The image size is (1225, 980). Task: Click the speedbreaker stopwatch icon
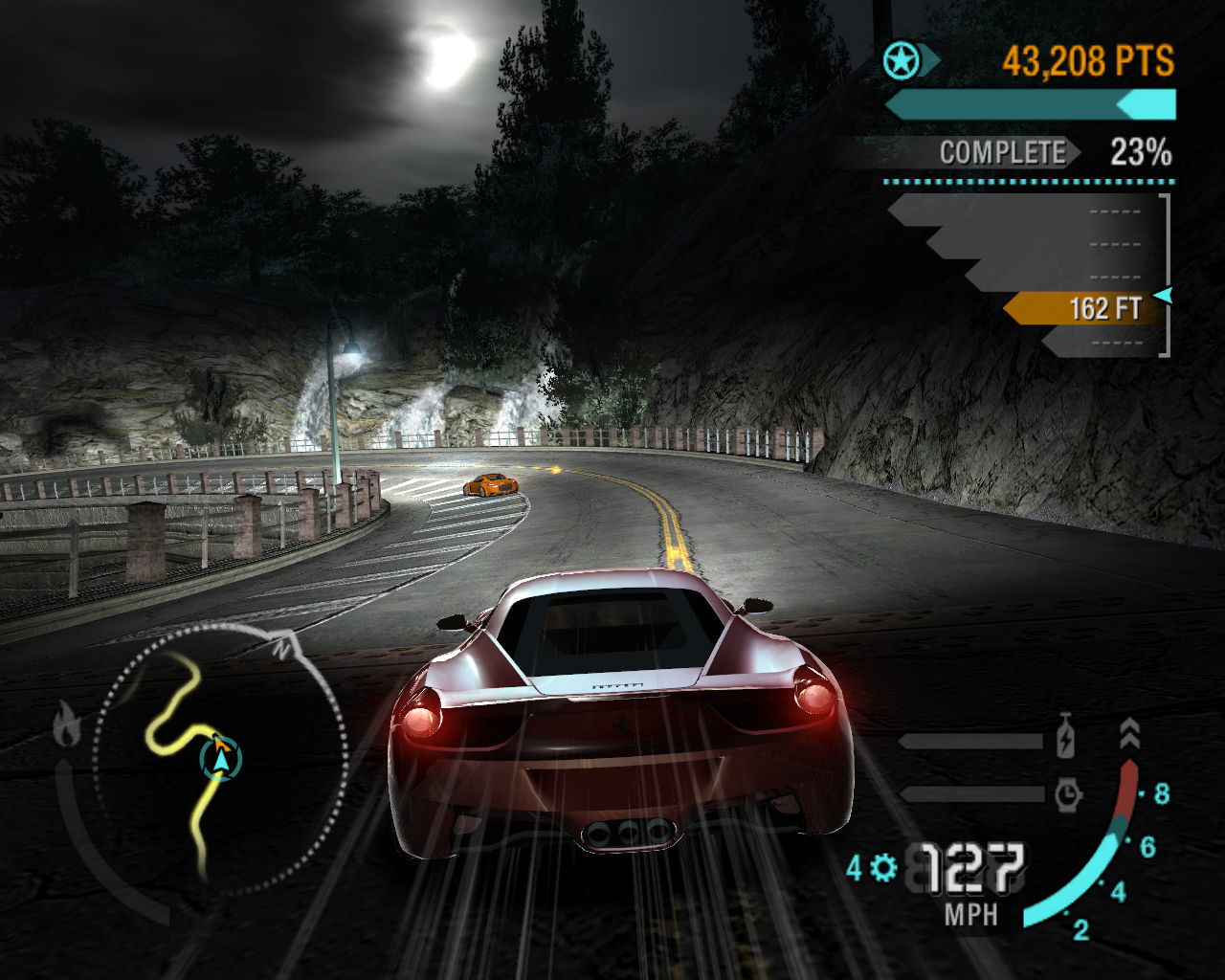(1067, 793)
